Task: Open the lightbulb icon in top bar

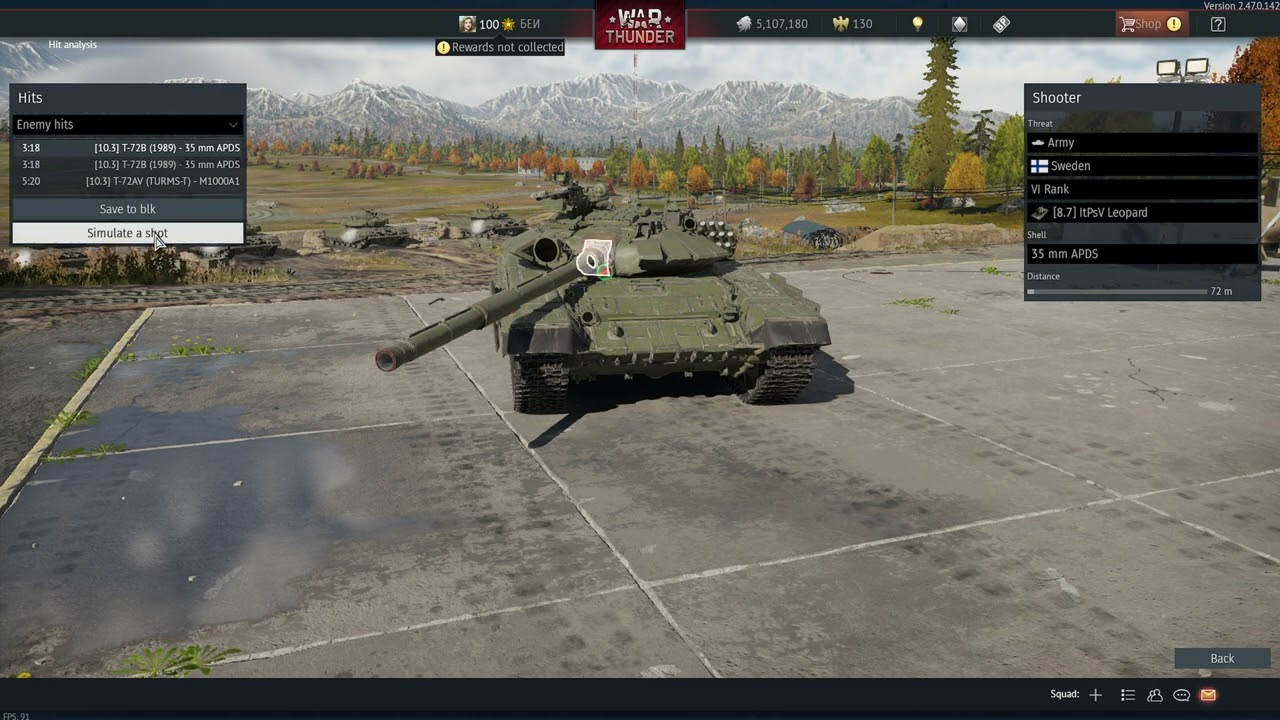Action: 918,24
